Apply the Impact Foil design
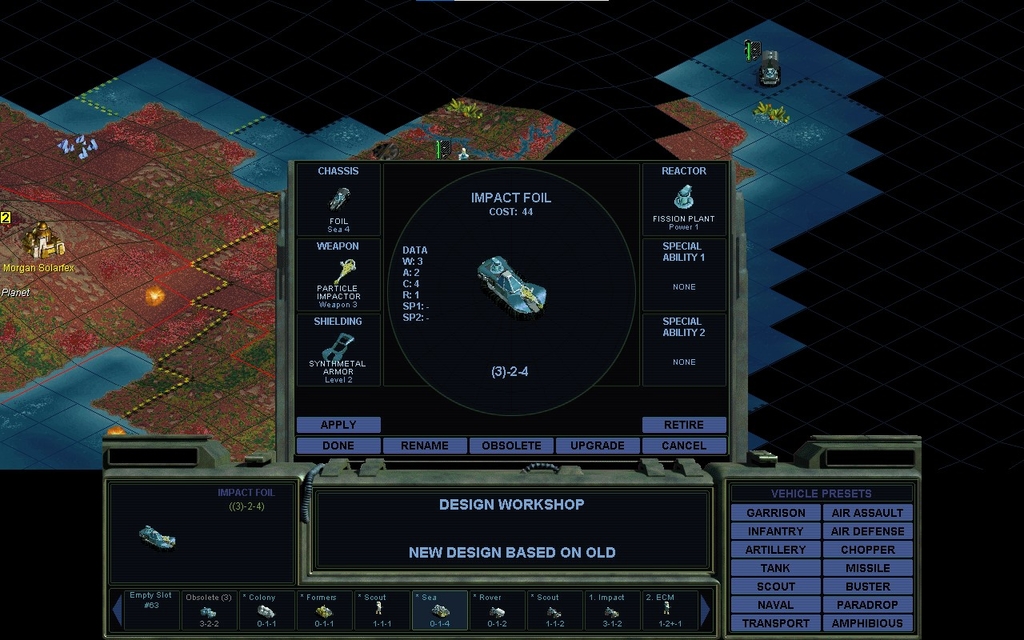 (338, 425)
